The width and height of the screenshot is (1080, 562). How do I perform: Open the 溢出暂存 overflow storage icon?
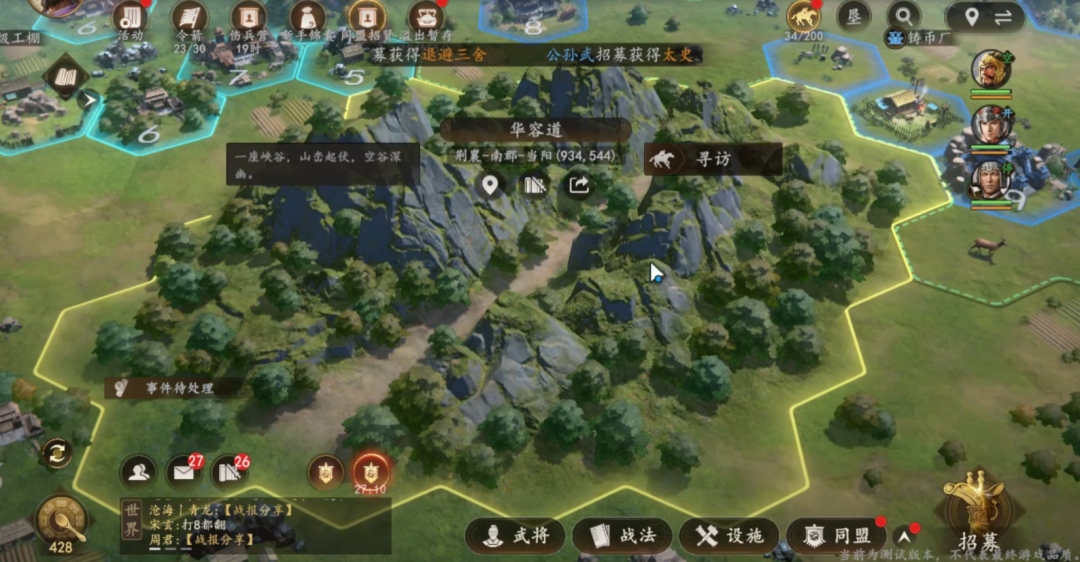click(427, 18)
